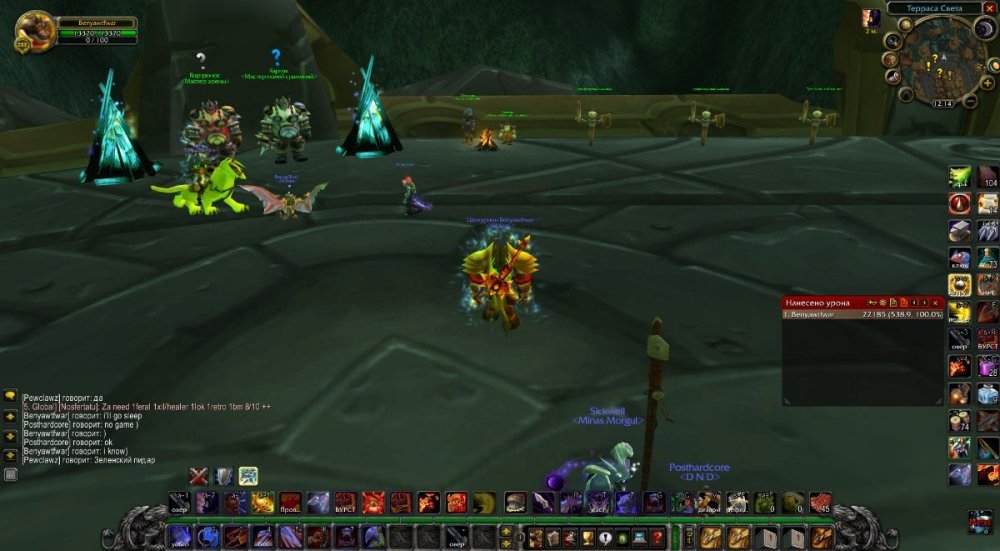The height and width of the screenshot is (551, 1000).
Task: Click the buff icon next to the minimap
Action: [872, 18]
